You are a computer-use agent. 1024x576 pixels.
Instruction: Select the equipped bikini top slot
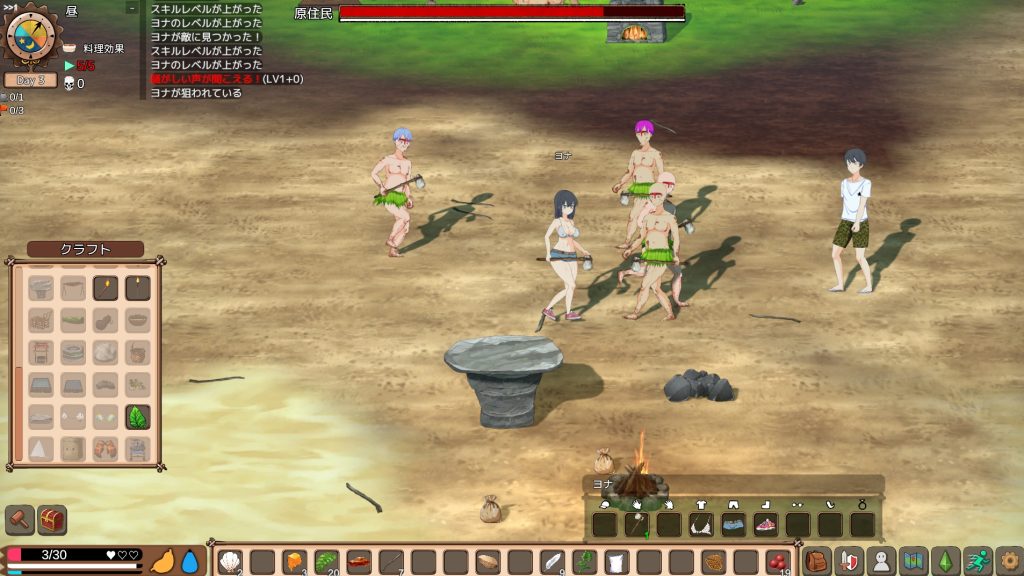[700, 524]
